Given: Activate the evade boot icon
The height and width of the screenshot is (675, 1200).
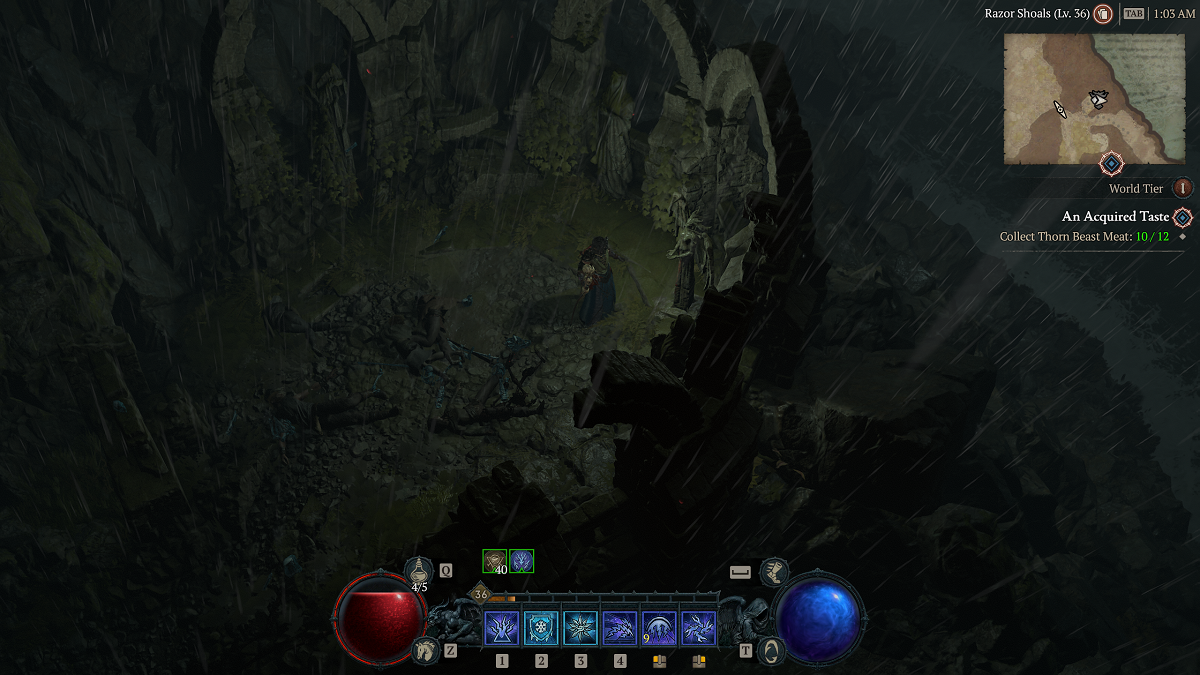Looking at the screenshot, I should (773, 572).
